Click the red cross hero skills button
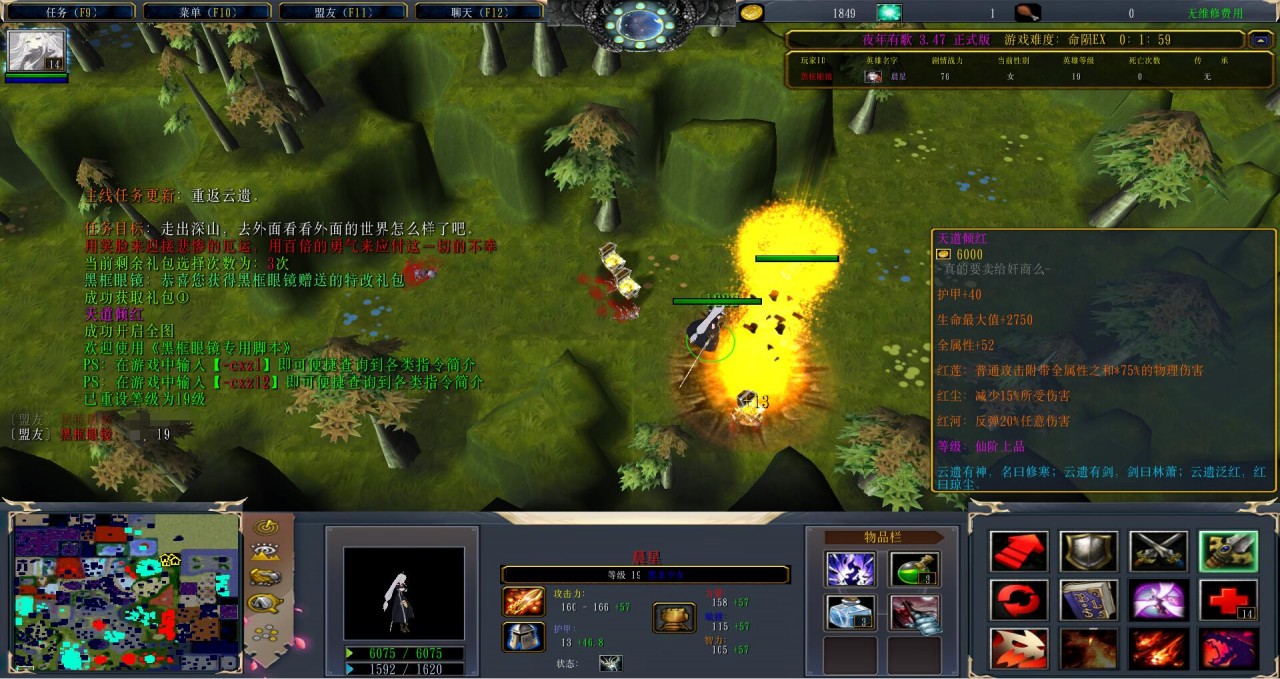This screenshot has width=1280, height=679. click(x=1228, y=600)
